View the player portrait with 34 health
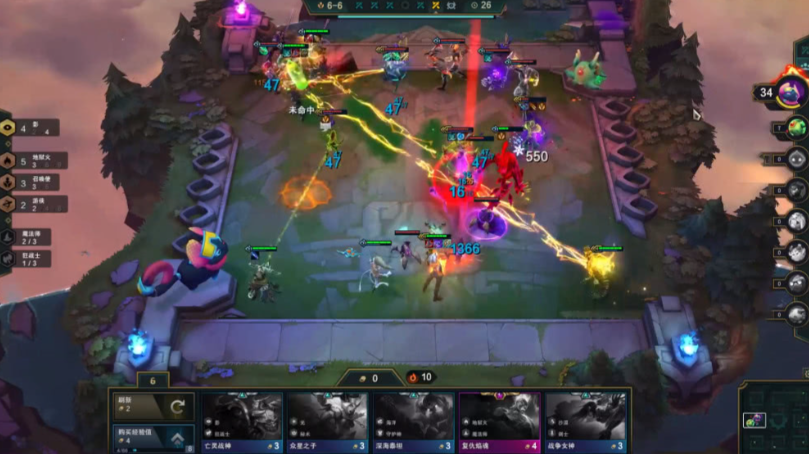 coord(790,93)
